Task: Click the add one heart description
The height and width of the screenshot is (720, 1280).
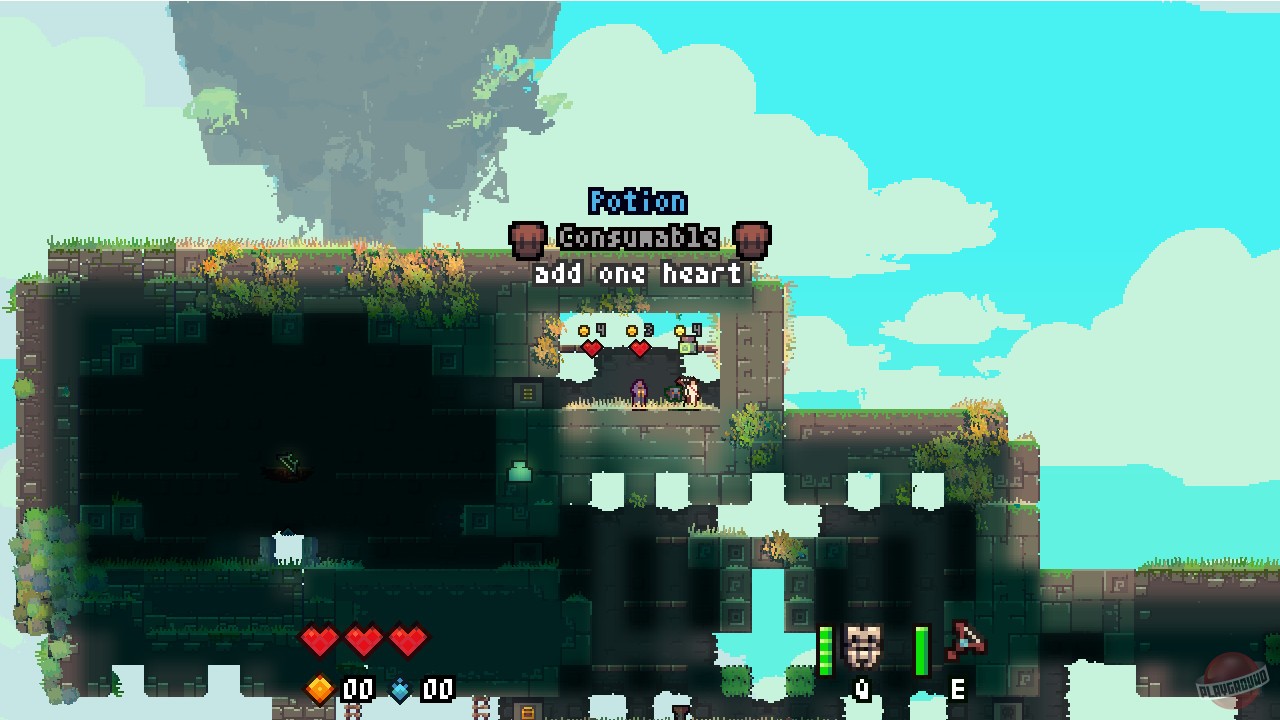Action: point(636,274)
